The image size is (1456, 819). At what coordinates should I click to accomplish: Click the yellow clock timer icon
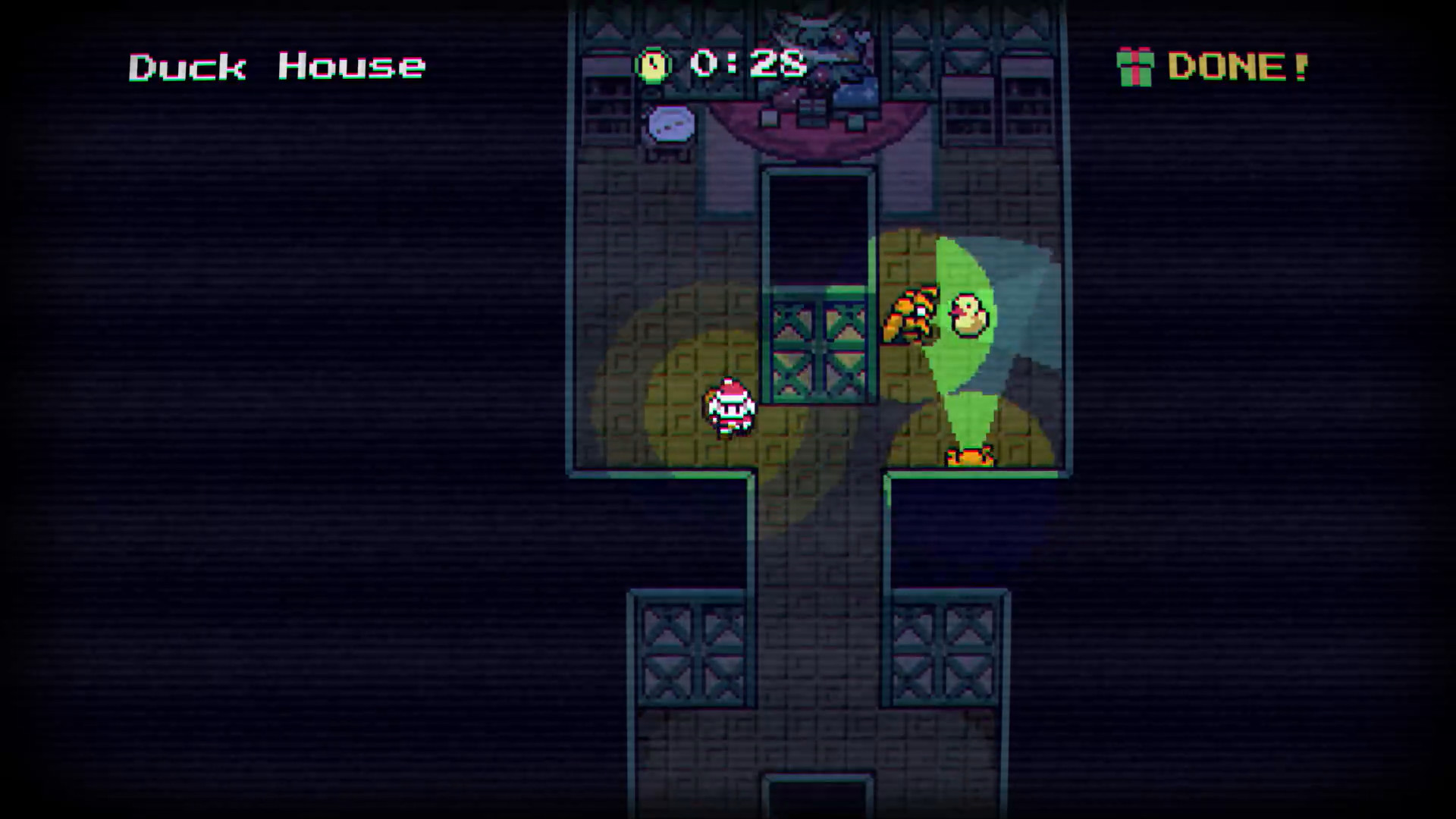pos(652,64)
